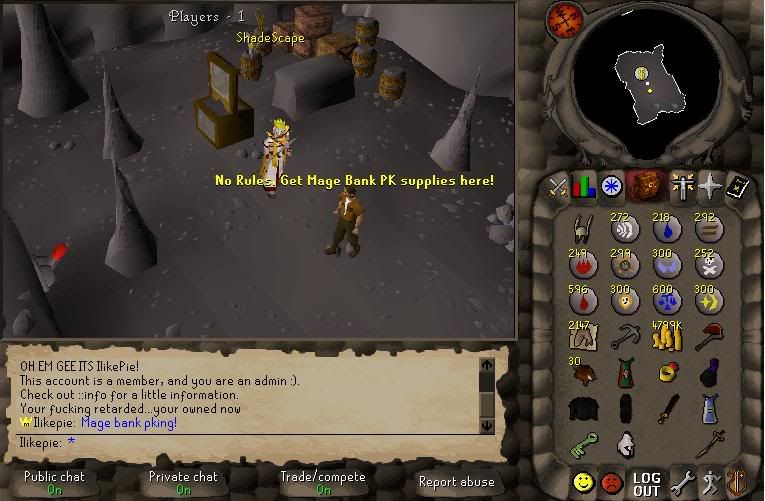Viewport: 765px width, 501px height.
Task: Open the magic spellbook tab
Action: click(710, 185)
